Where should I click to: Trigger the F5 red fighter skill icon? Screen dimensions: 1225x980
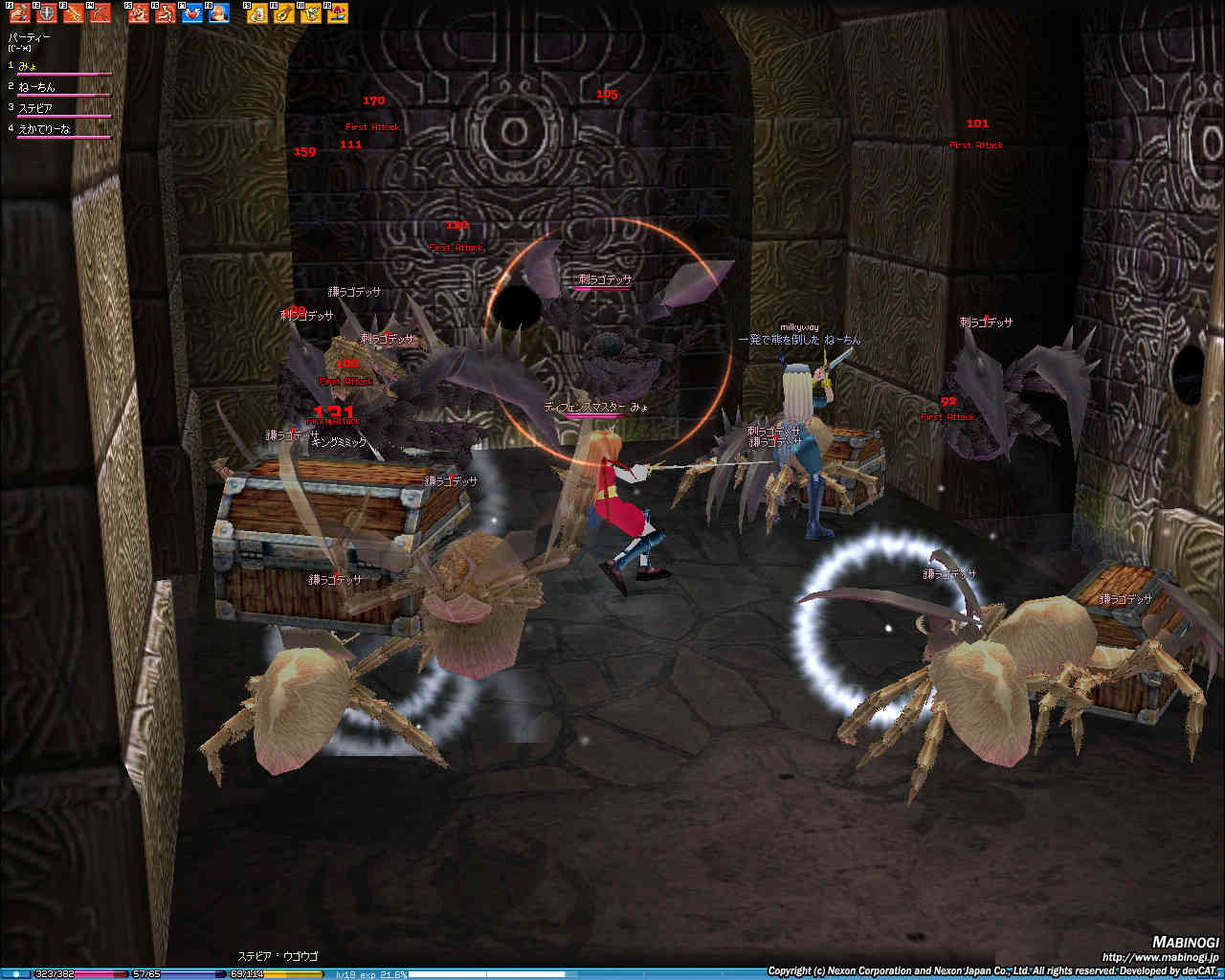click(139, 13)
